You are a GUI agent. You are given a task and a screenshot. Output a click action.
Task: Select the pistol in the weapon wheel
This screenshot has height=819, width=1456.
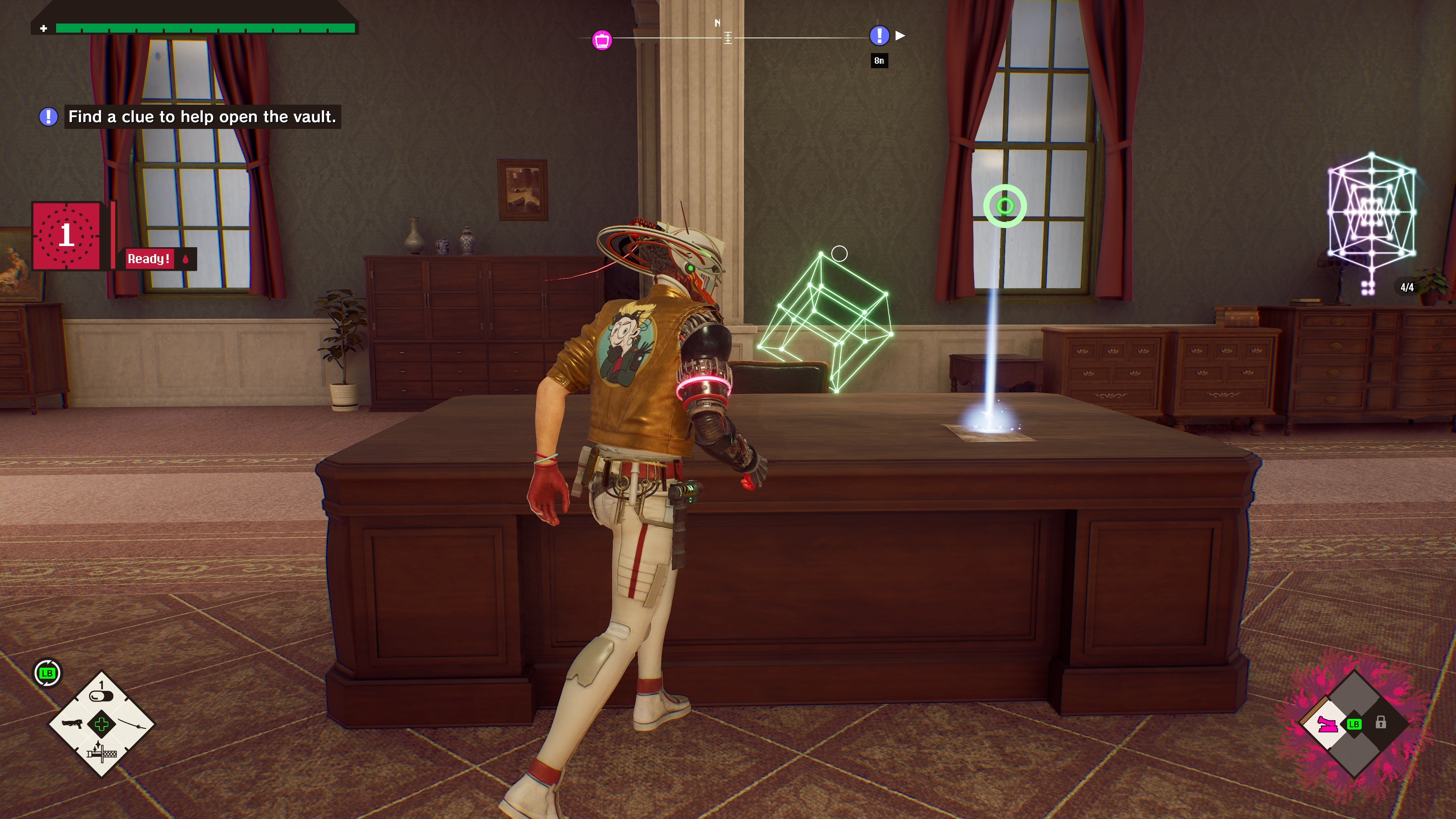tap(72, 723)
